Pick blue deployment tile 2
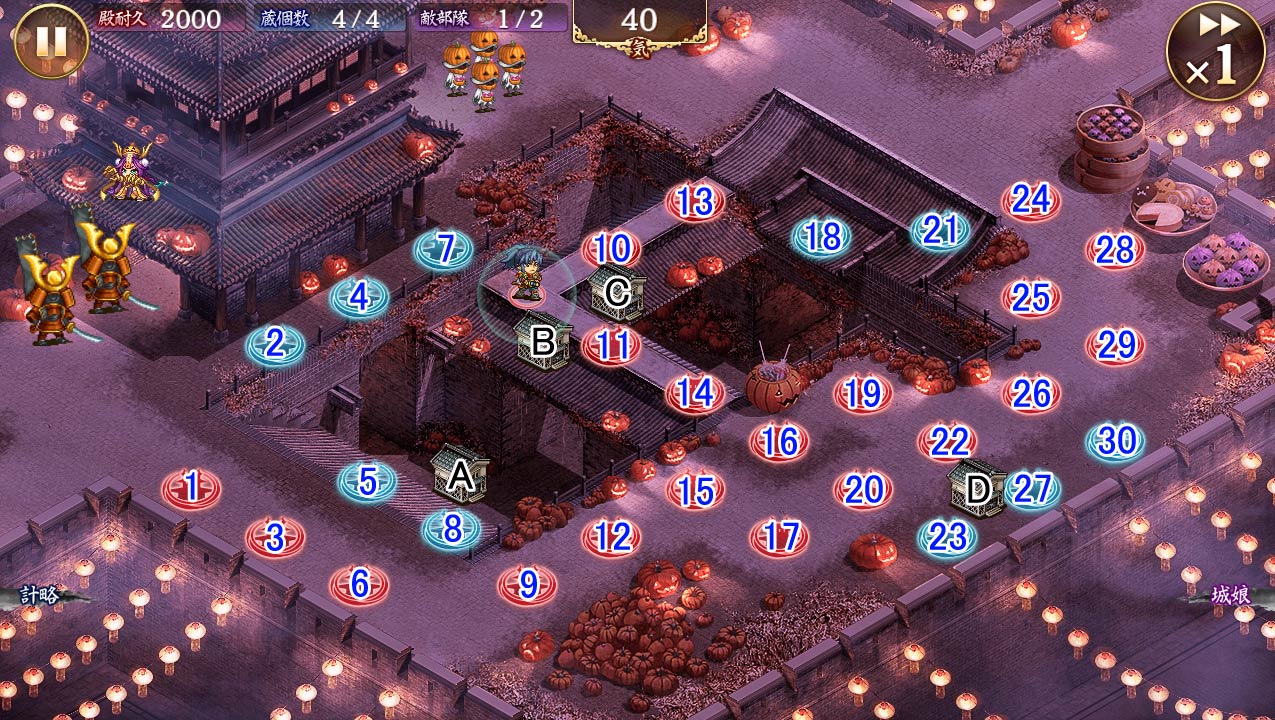 click(x=275, y=345)
